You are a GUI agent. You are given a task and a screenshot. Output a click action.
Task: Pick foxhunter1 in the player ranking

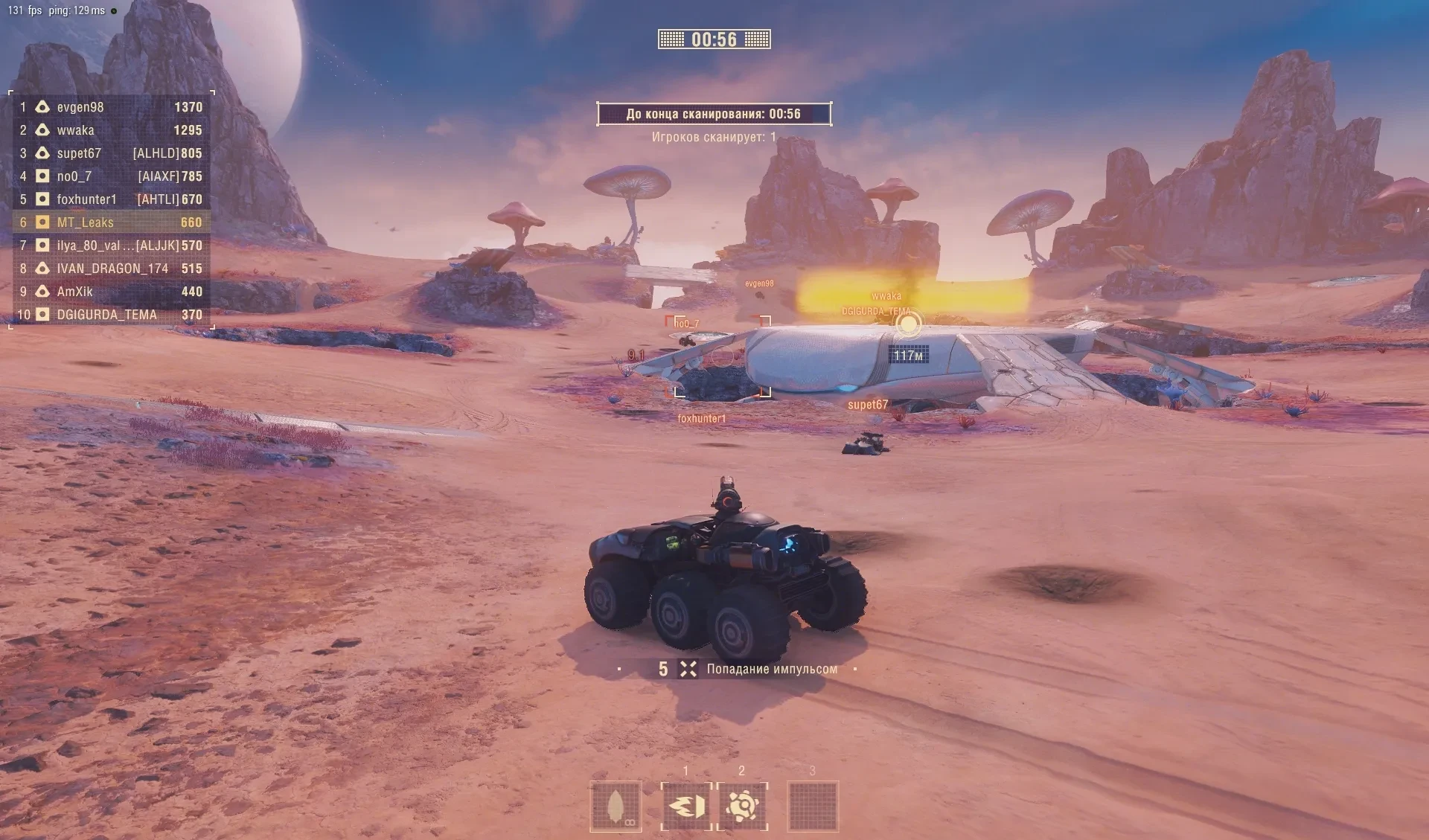[x=112, y=199]
